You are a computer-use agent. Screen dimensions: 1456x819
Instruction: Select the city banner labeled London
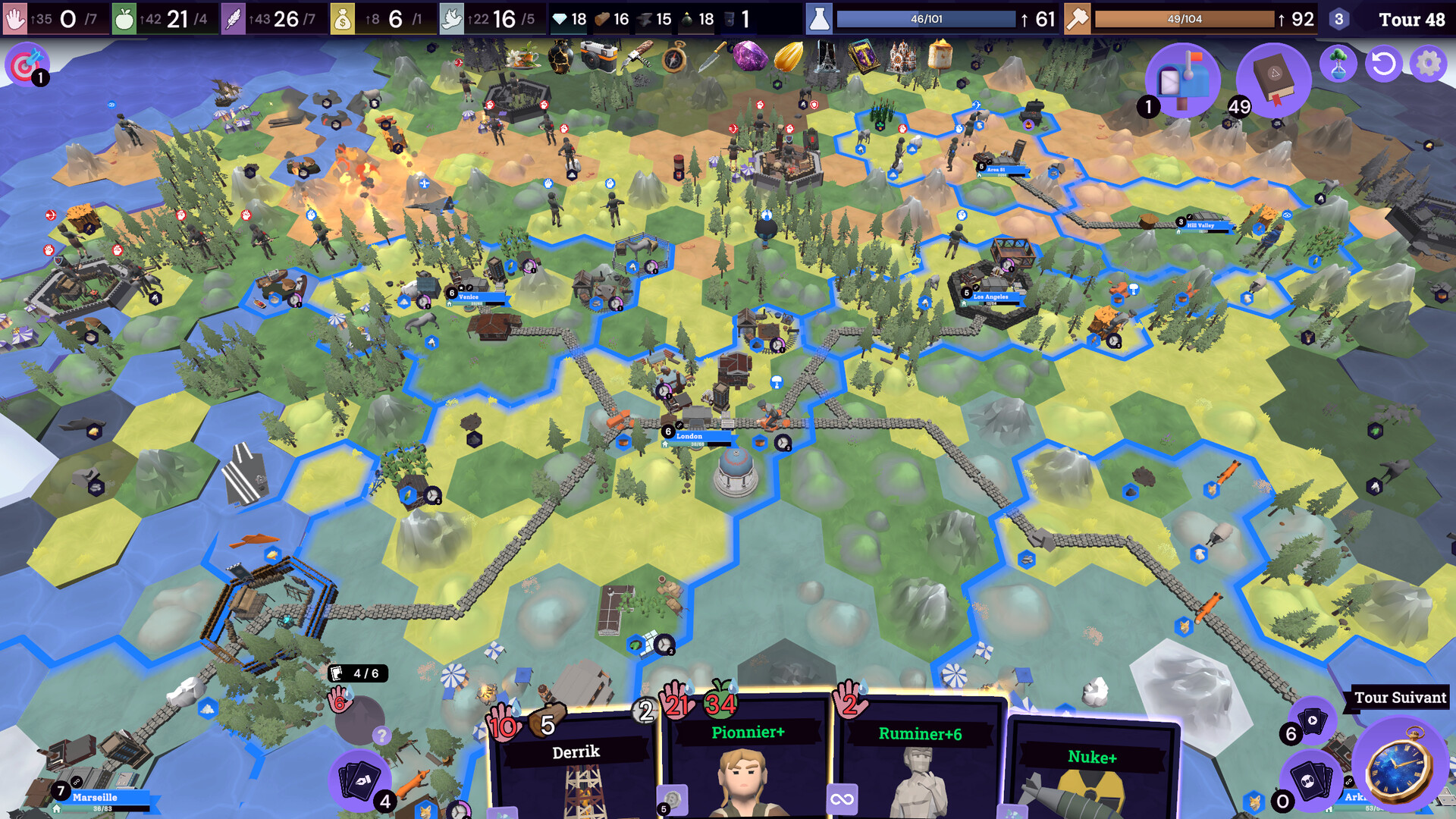pyautogui.click(x=691, y=436)
